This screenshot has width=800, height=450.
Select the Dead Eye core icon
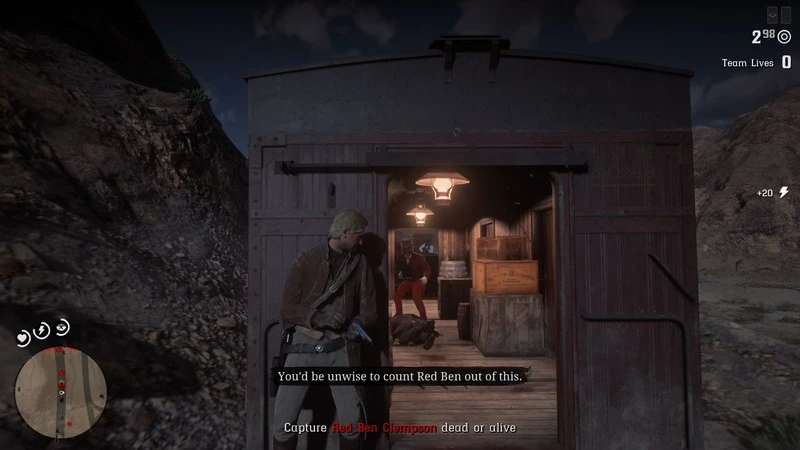63,326
